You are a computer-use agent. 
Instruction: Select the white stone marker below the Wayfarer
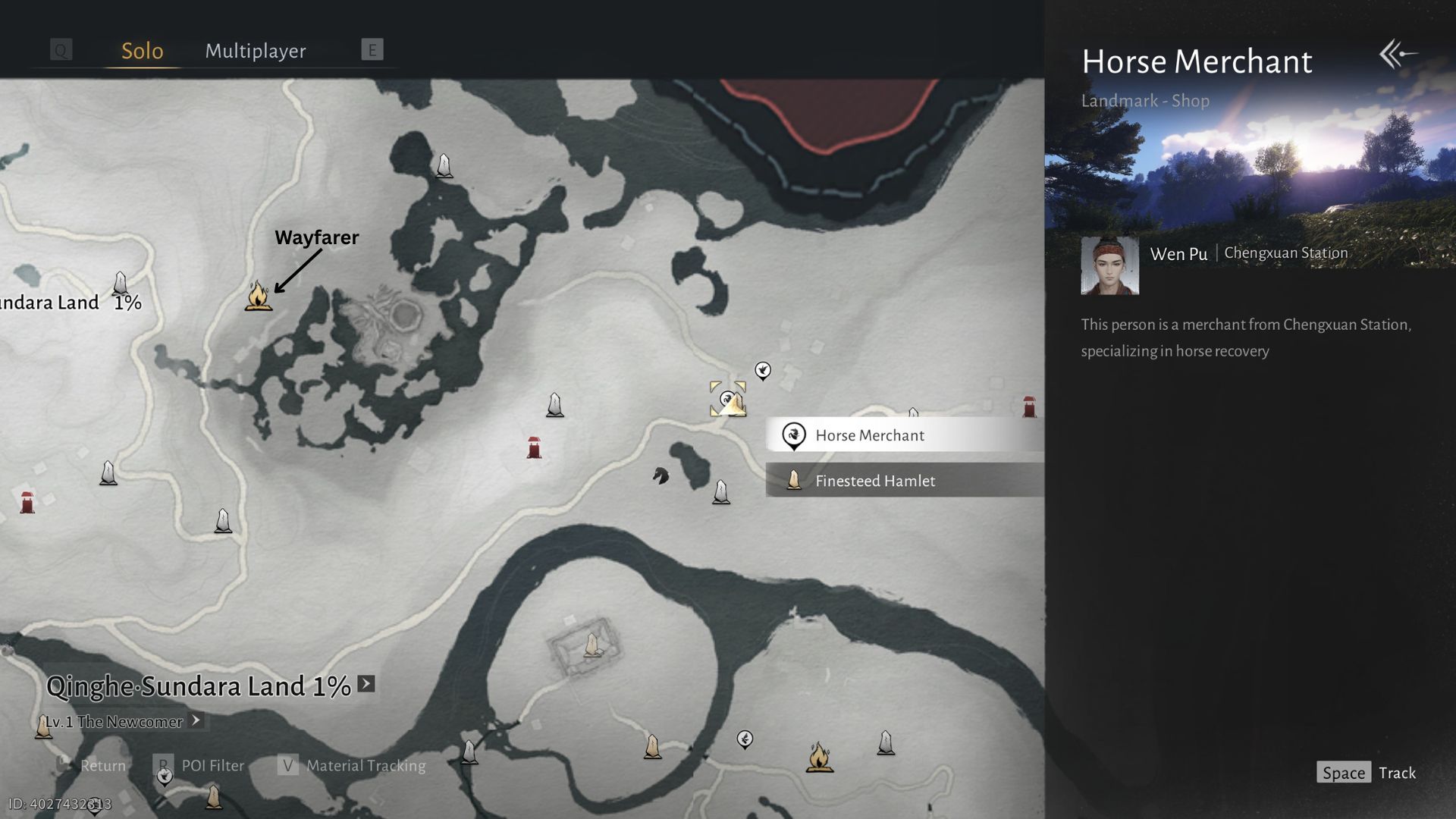click(223, 519)
